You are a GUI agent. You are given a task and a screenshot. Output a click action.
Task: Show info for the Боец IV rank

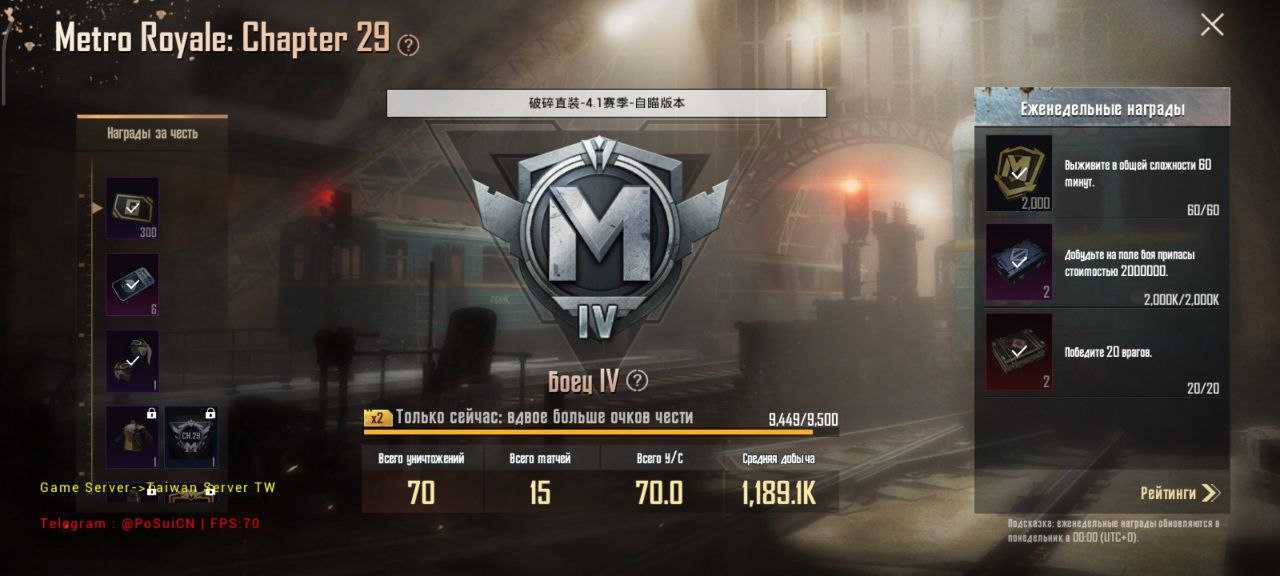coord(637,381)
